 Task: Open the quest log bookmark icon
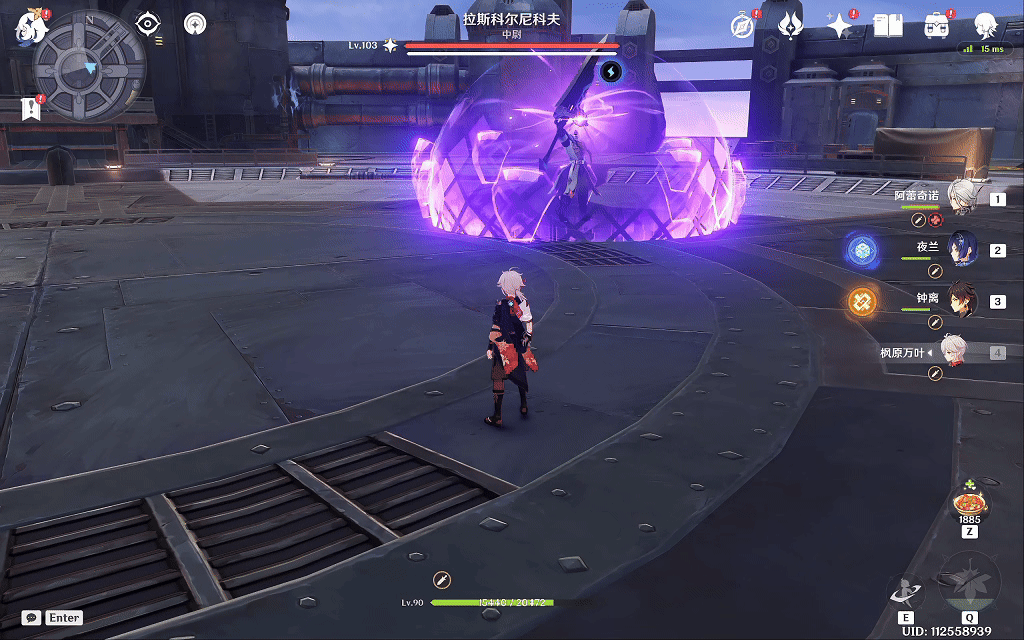[31, 109]
